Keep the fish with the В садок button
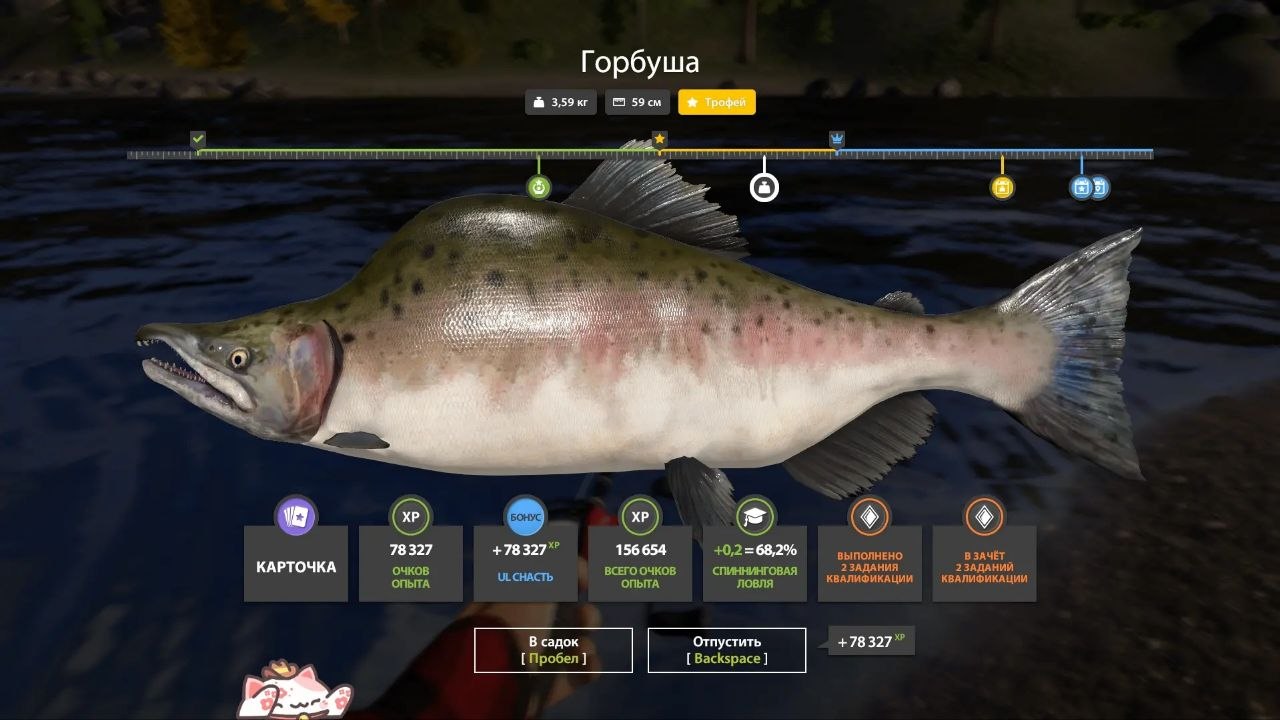The image size is (1280, 720). point(553,650)
